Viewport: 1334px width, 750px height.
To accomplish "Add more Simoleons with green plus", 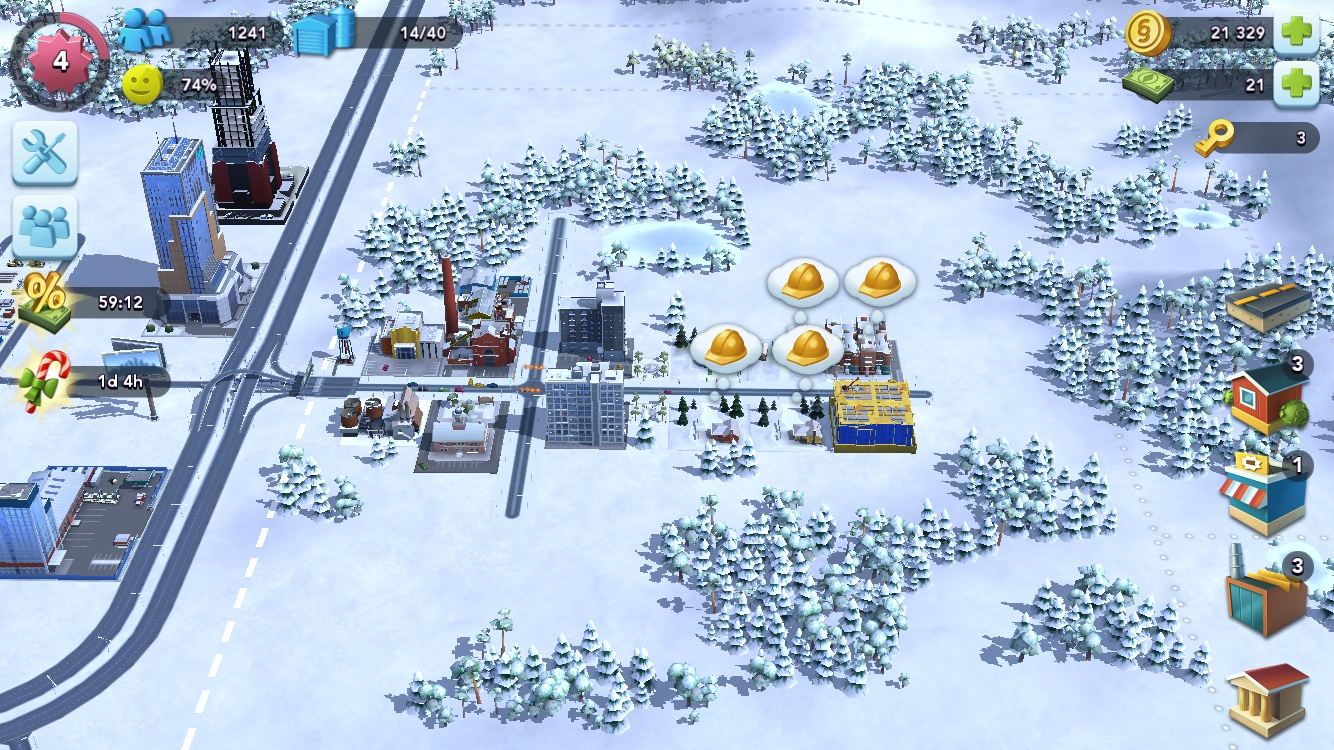I will [x=1297, y=32].
